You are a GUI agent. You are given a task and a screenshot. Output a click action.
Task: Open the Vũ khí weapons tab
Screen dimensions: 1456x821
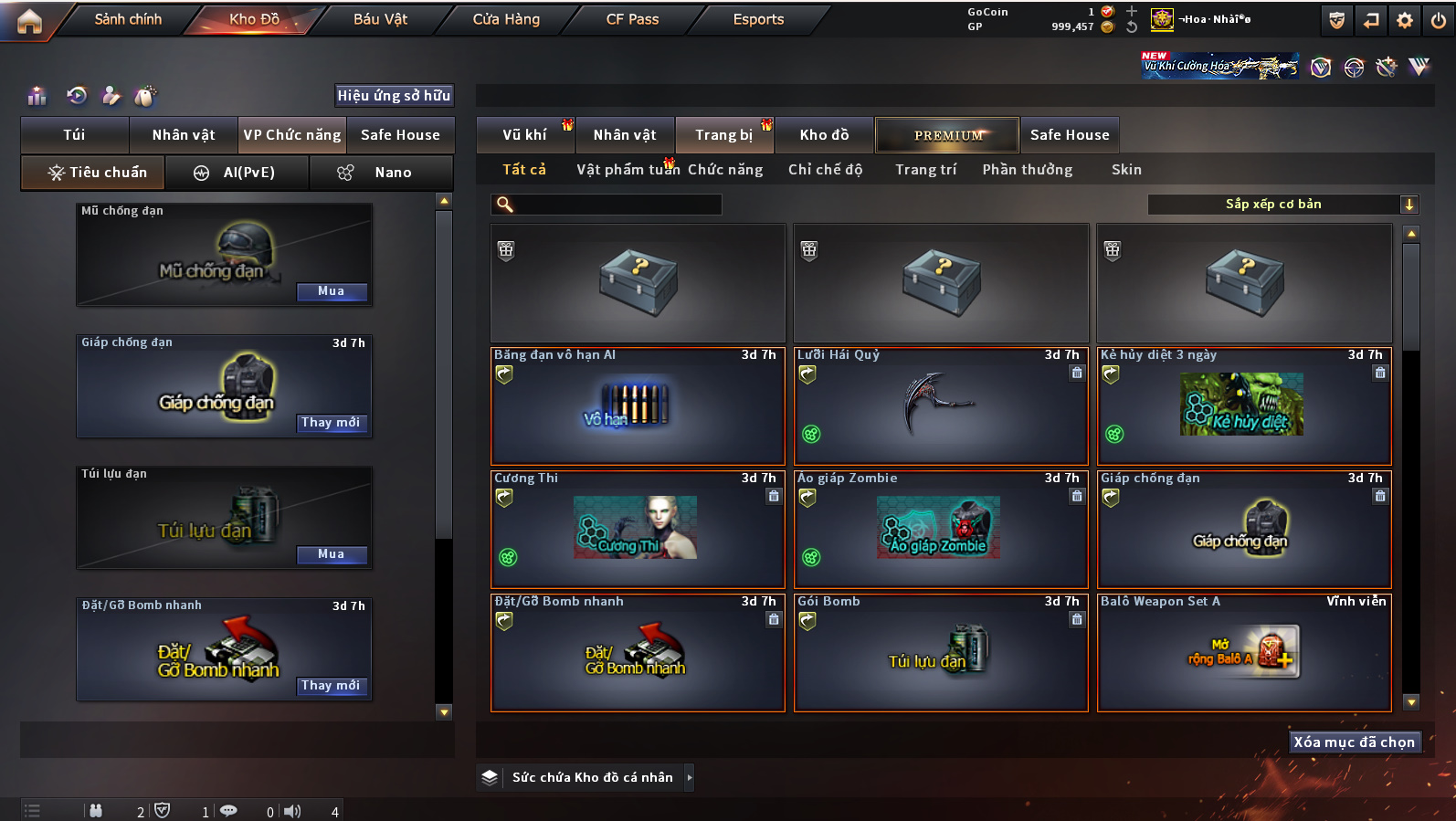coord(525,135)
